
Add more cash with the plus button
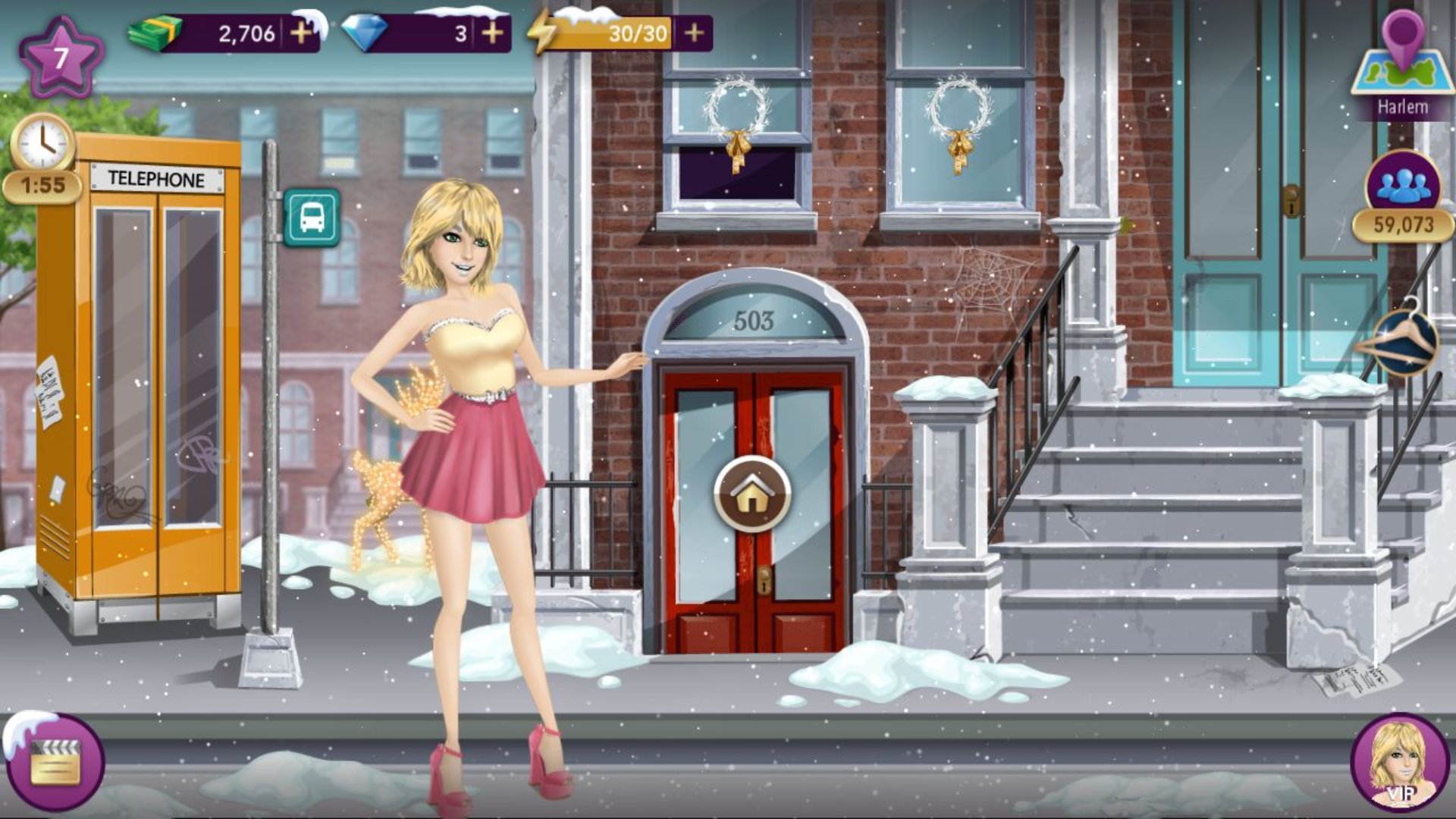pyautogui.click(x=301, y=33)
